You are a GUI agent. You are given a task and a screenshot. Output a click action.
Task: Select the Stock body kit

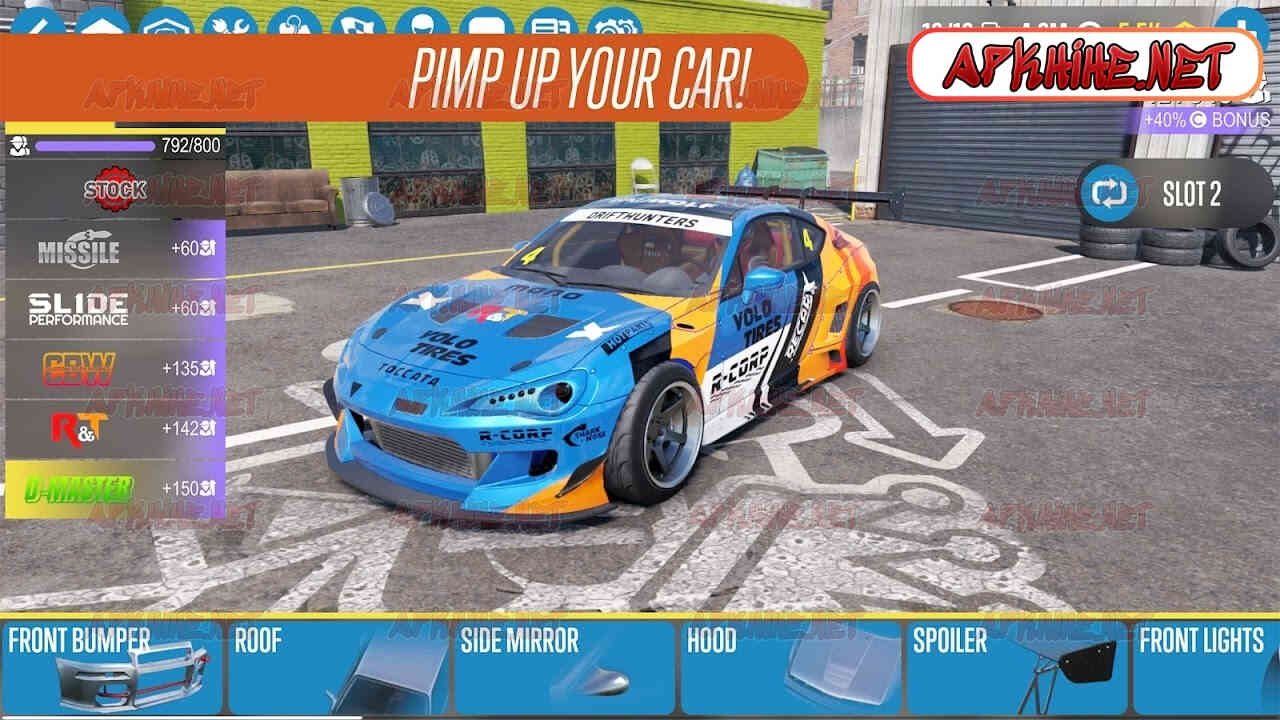(x=115, y=189)
